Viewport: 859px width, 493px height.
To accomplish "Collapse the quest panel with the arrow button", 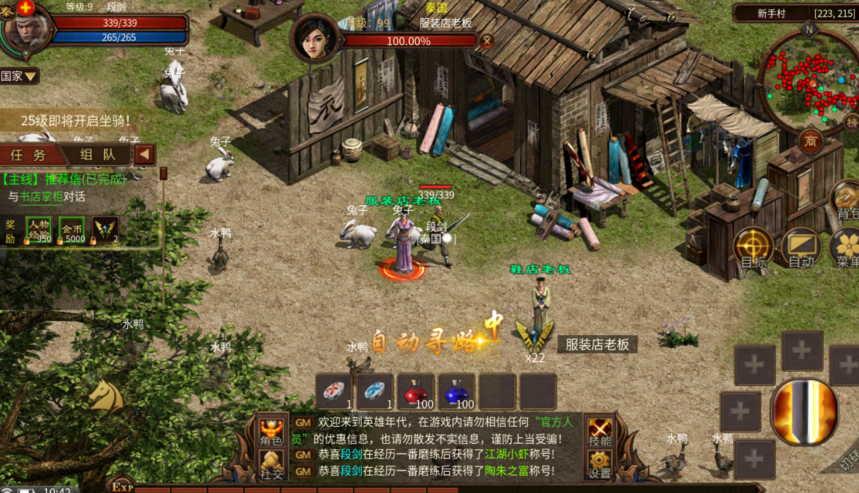I will point(145,154).
